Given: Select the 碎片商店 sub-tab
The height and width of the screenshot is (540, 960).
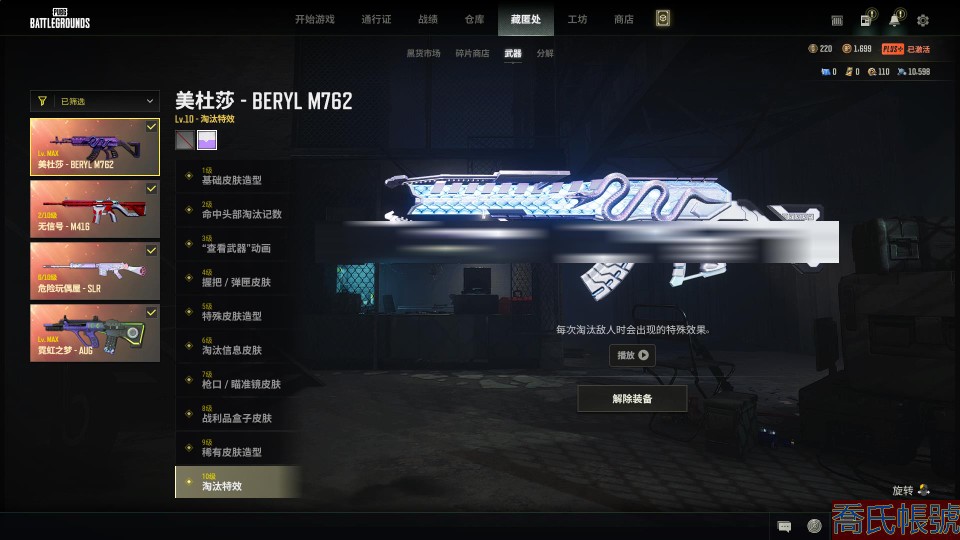Looking at the screenshot, I should tap(472, 53).
